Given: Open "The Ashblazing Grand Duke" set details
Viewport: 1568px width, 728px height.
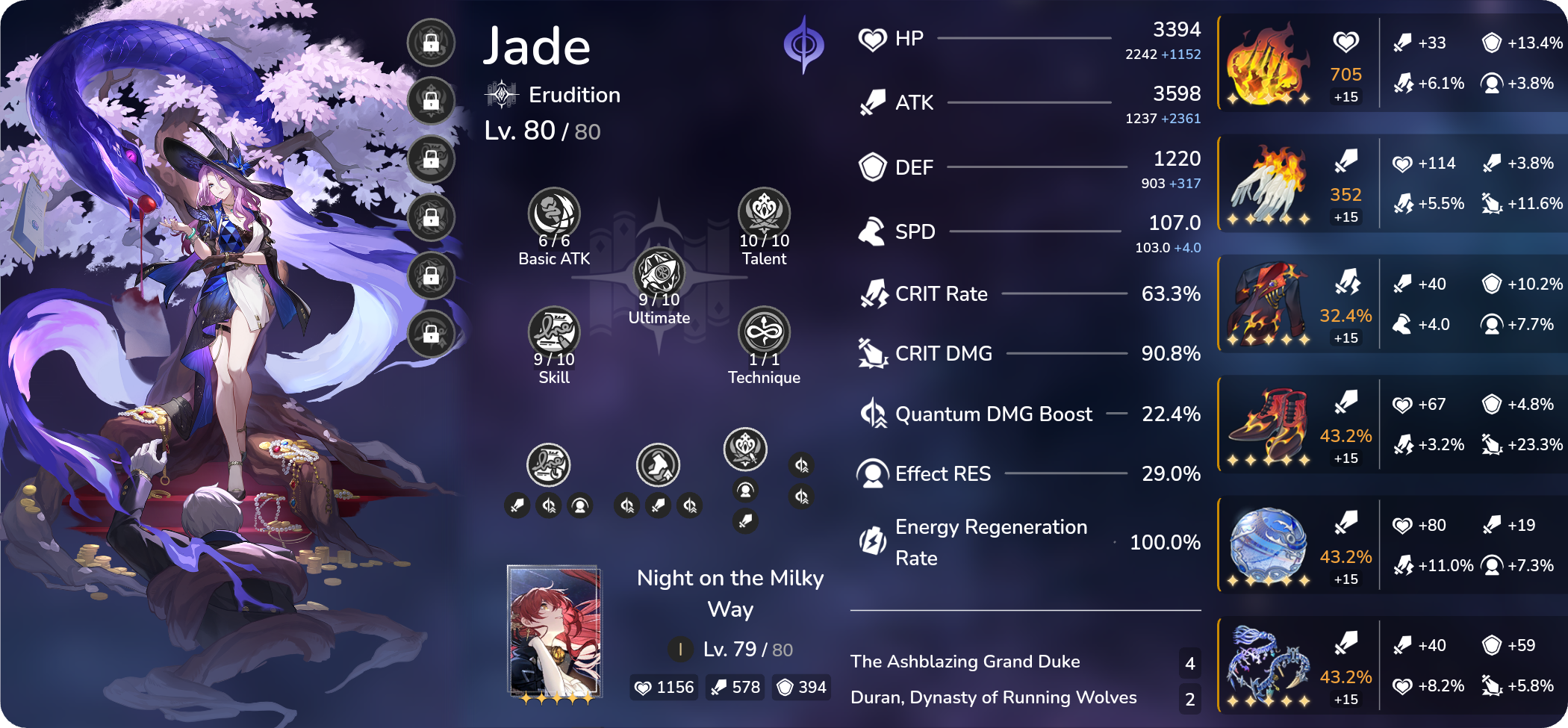Looking at the screenshot, I should 965,662.
